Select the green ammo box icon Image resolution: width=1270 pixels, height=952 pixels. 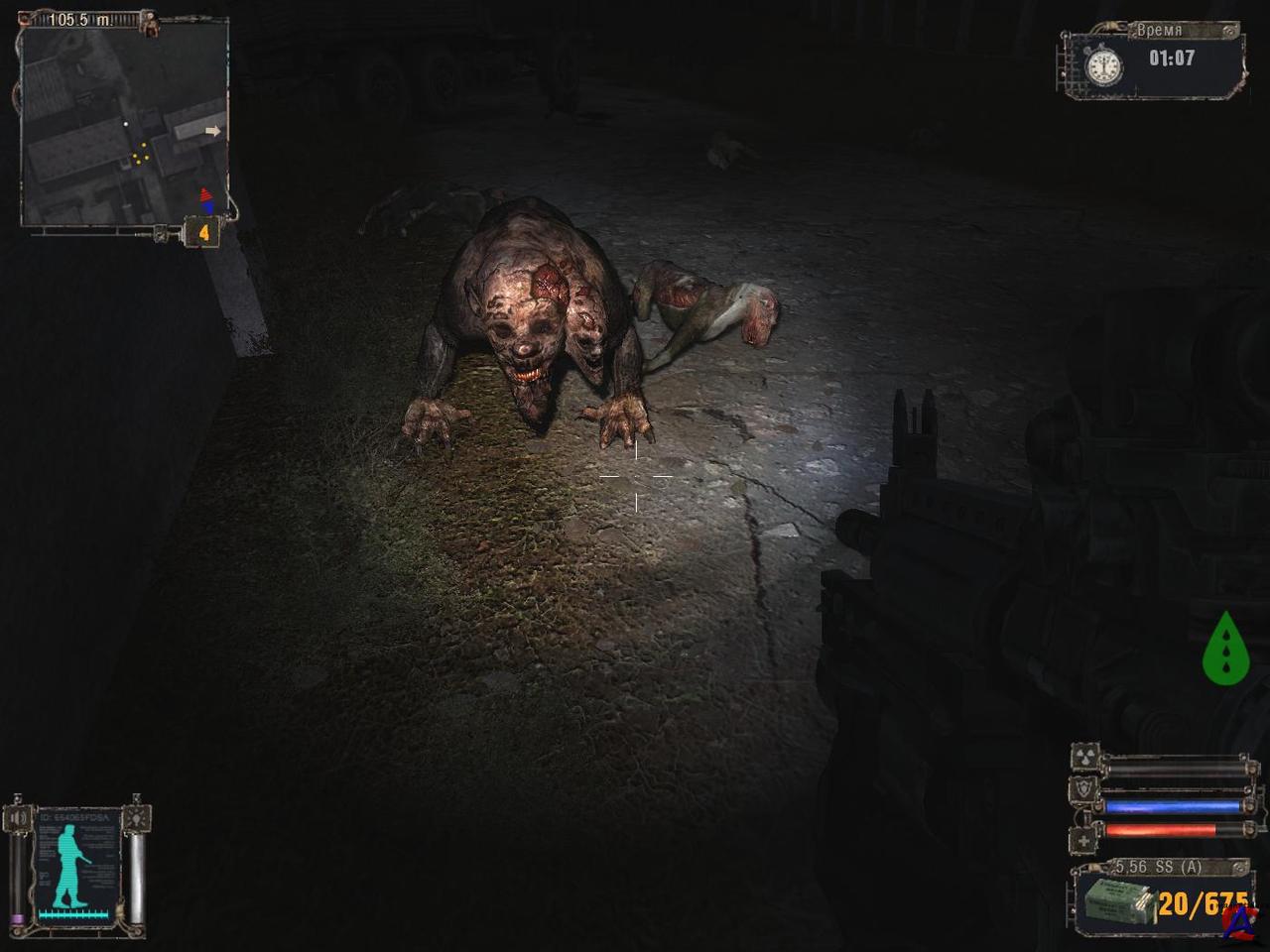click(x=1115, y=903)
